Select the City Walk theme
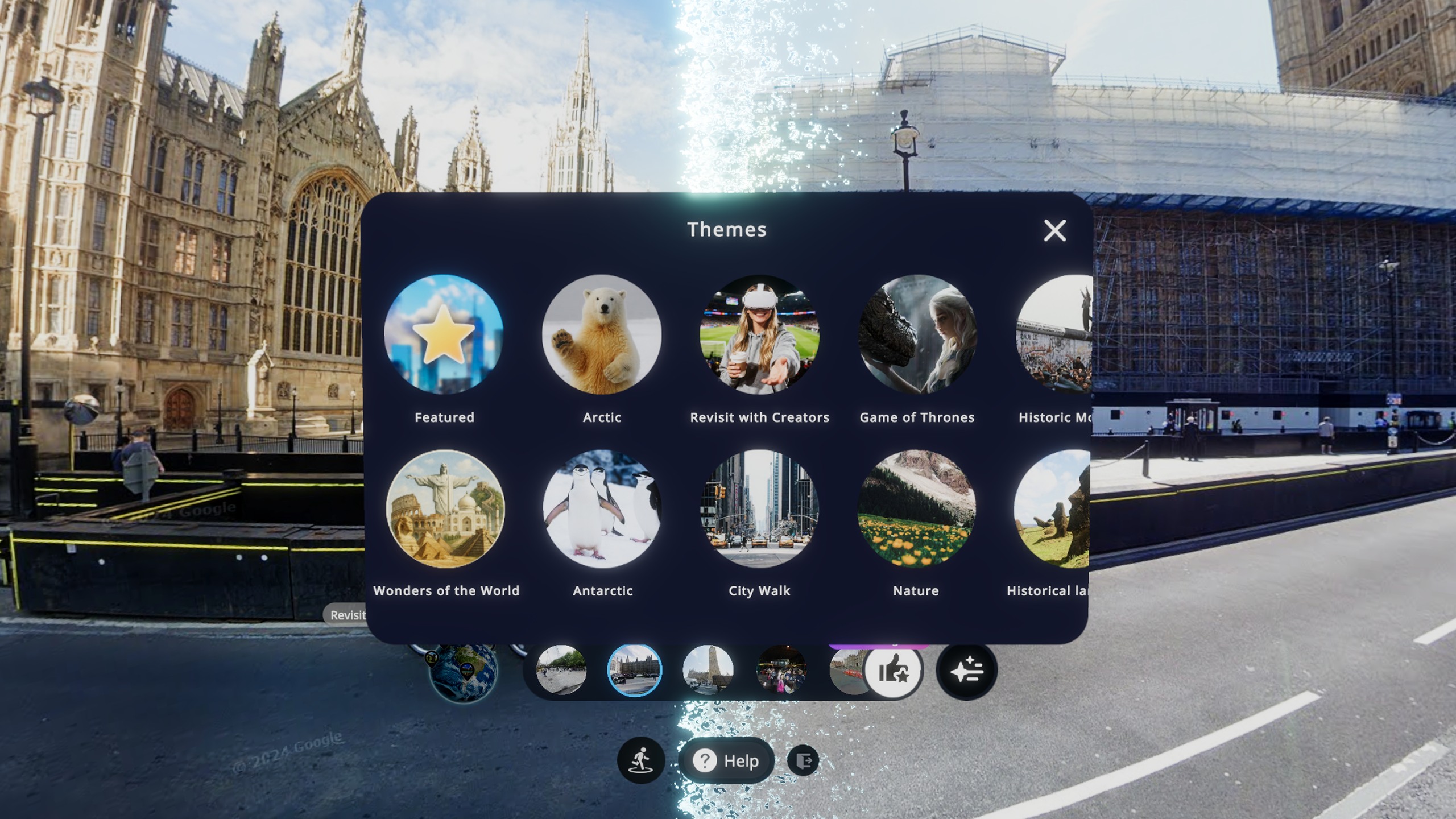The width and height of the screenshot is (1456, 819). tap(759, 508)
